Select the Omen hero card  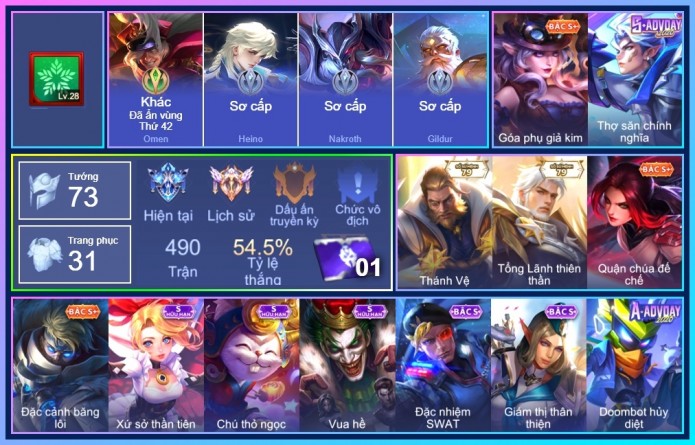pos(154,80)
